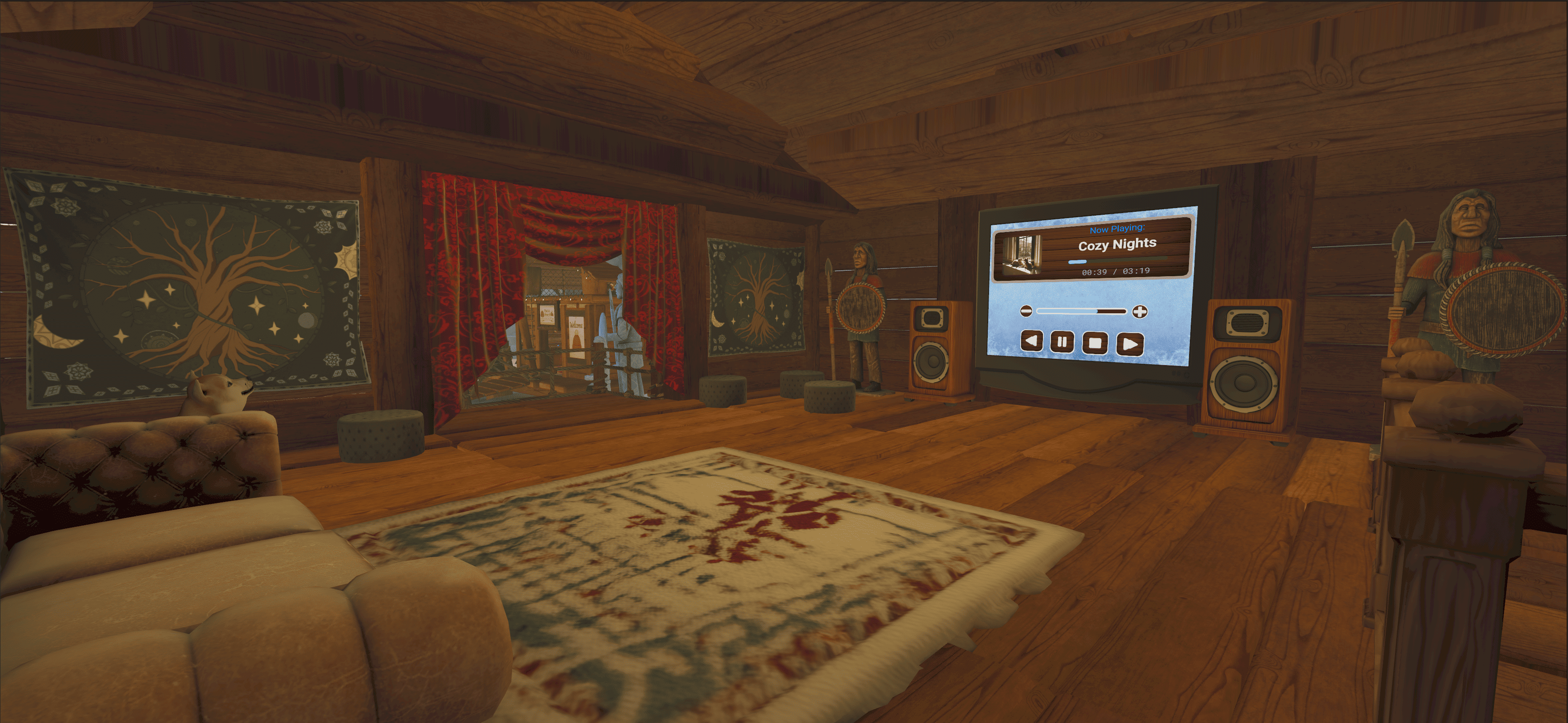Go back to the previous track
Image resolution: width=1568 pixels, height=723 pixels.
click(1031, 340)
